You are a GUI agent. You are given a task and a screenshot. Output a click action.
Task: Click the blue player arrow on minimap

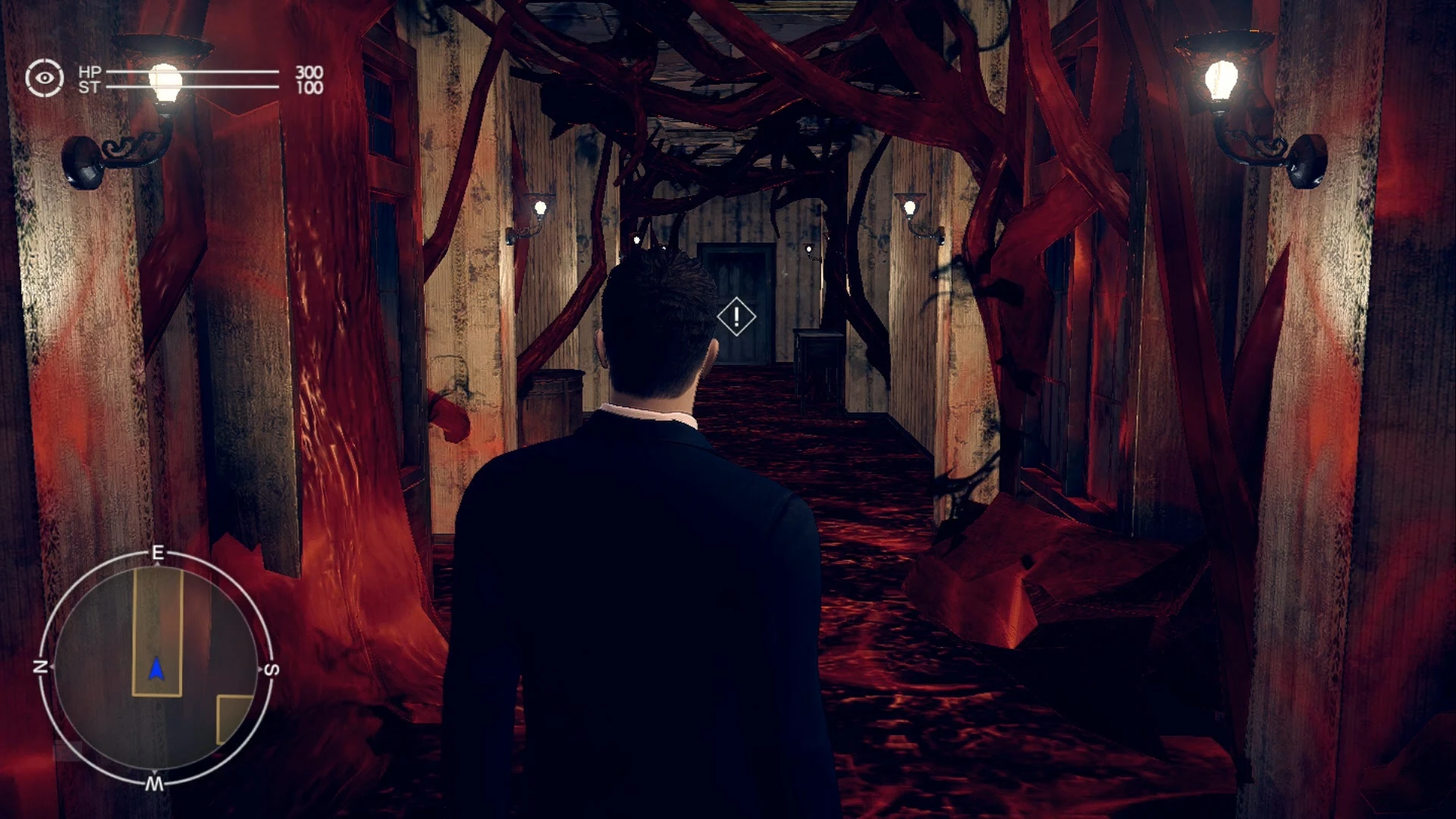coord(157,667)
